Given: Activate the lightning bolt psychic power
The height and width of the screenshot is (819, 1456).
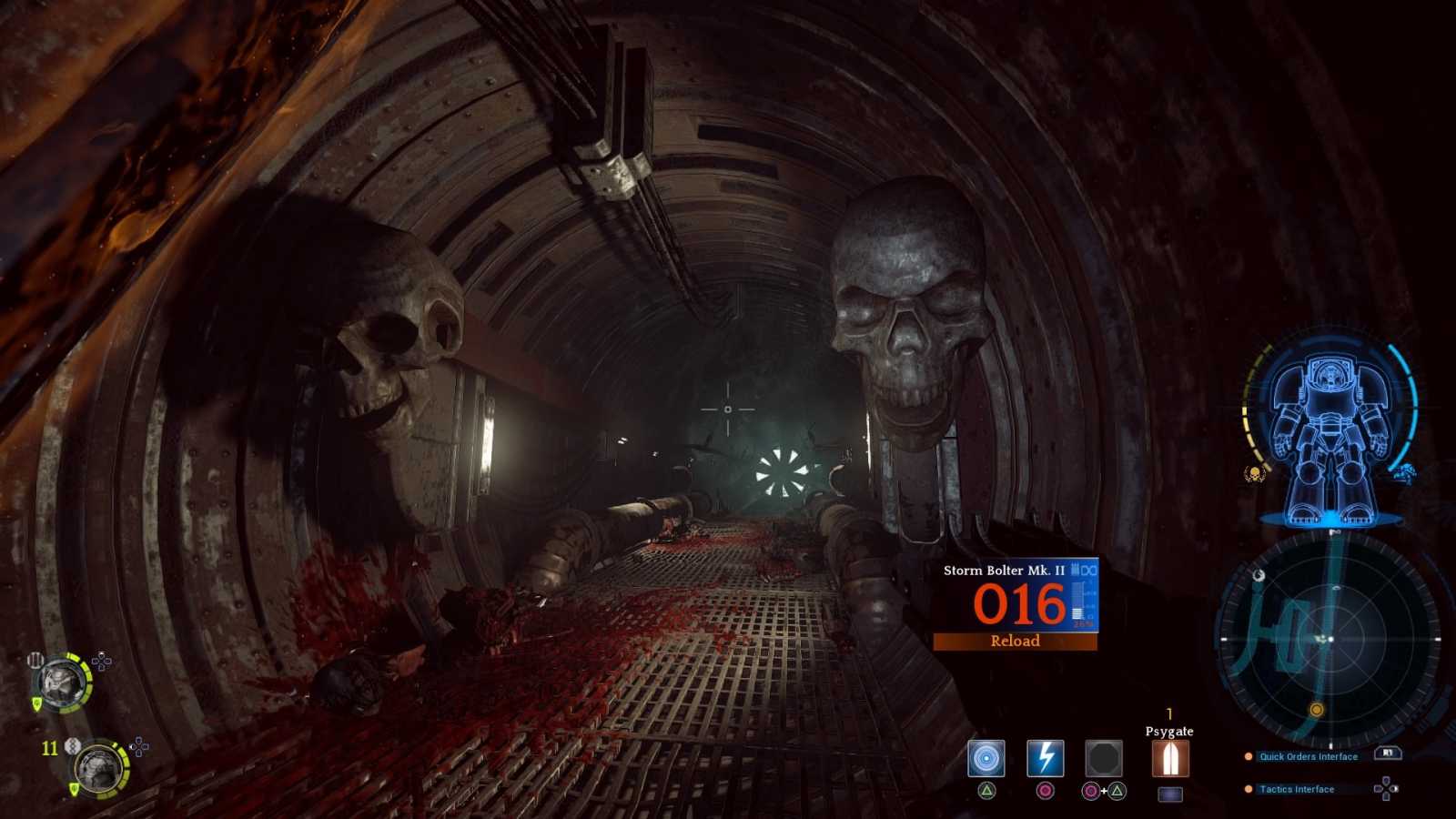Looking at the screenshot, I should 1044,758.
